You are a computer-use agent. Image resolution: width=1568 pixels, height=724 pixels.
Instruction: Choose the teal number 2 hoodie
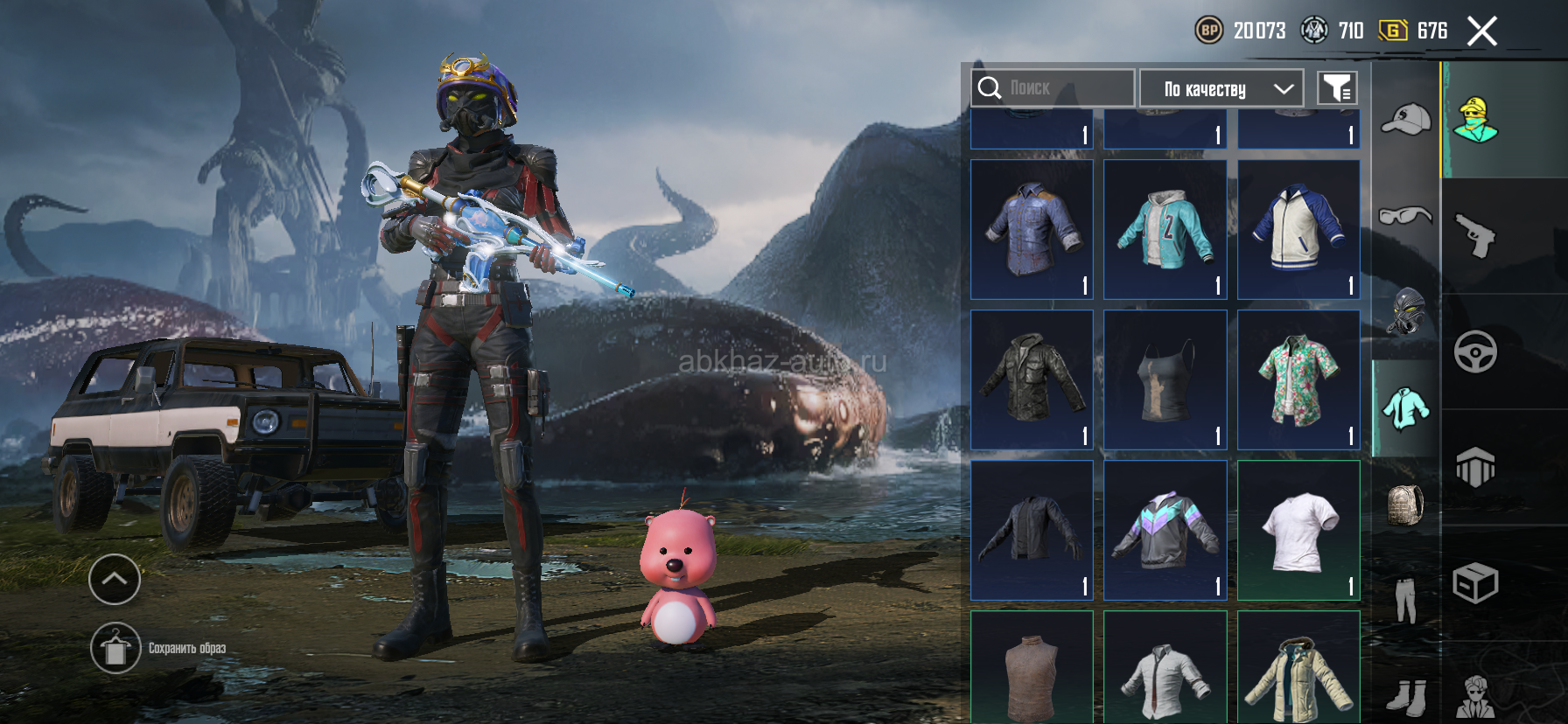[x=1165, y=229]
